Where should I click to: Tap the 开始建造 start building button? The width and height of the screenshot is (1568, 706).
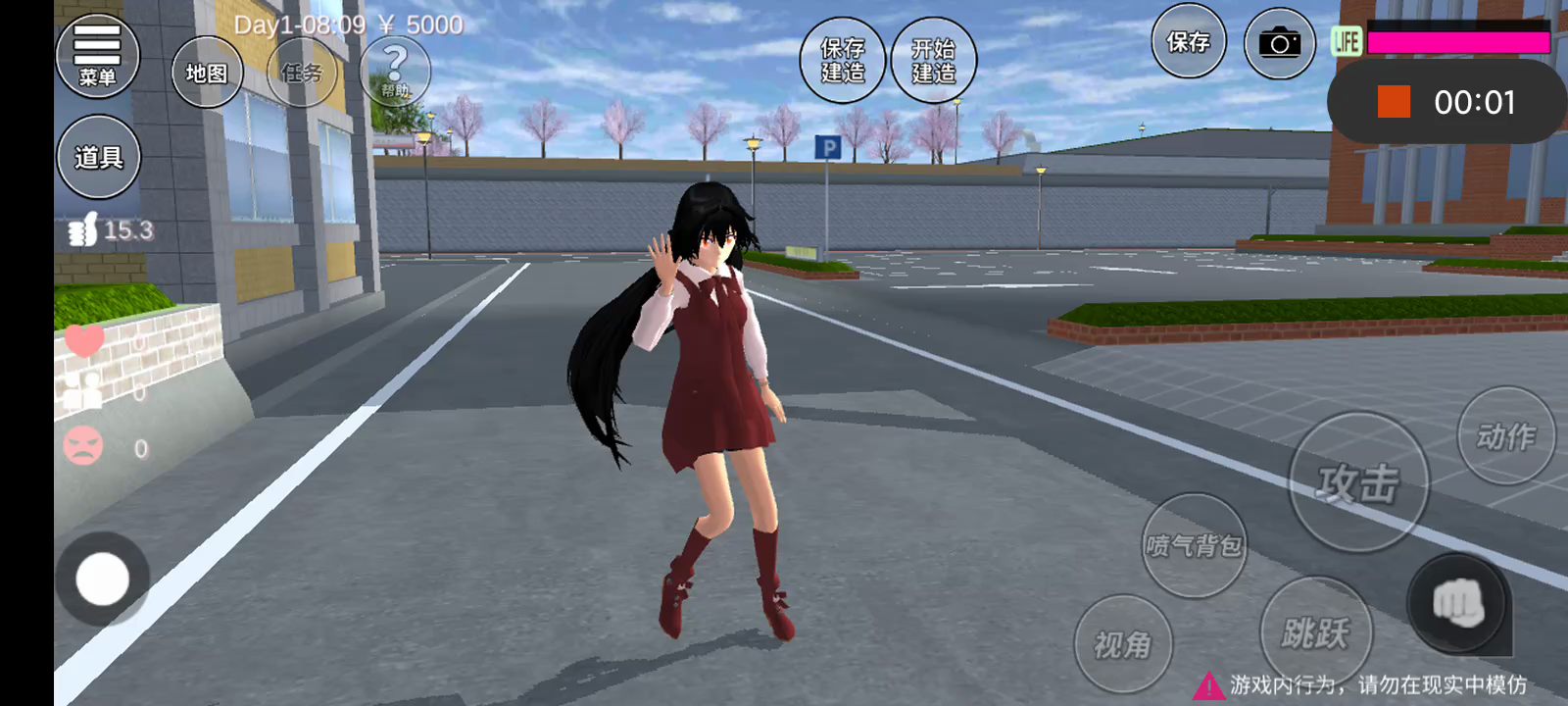click(933, 60)
